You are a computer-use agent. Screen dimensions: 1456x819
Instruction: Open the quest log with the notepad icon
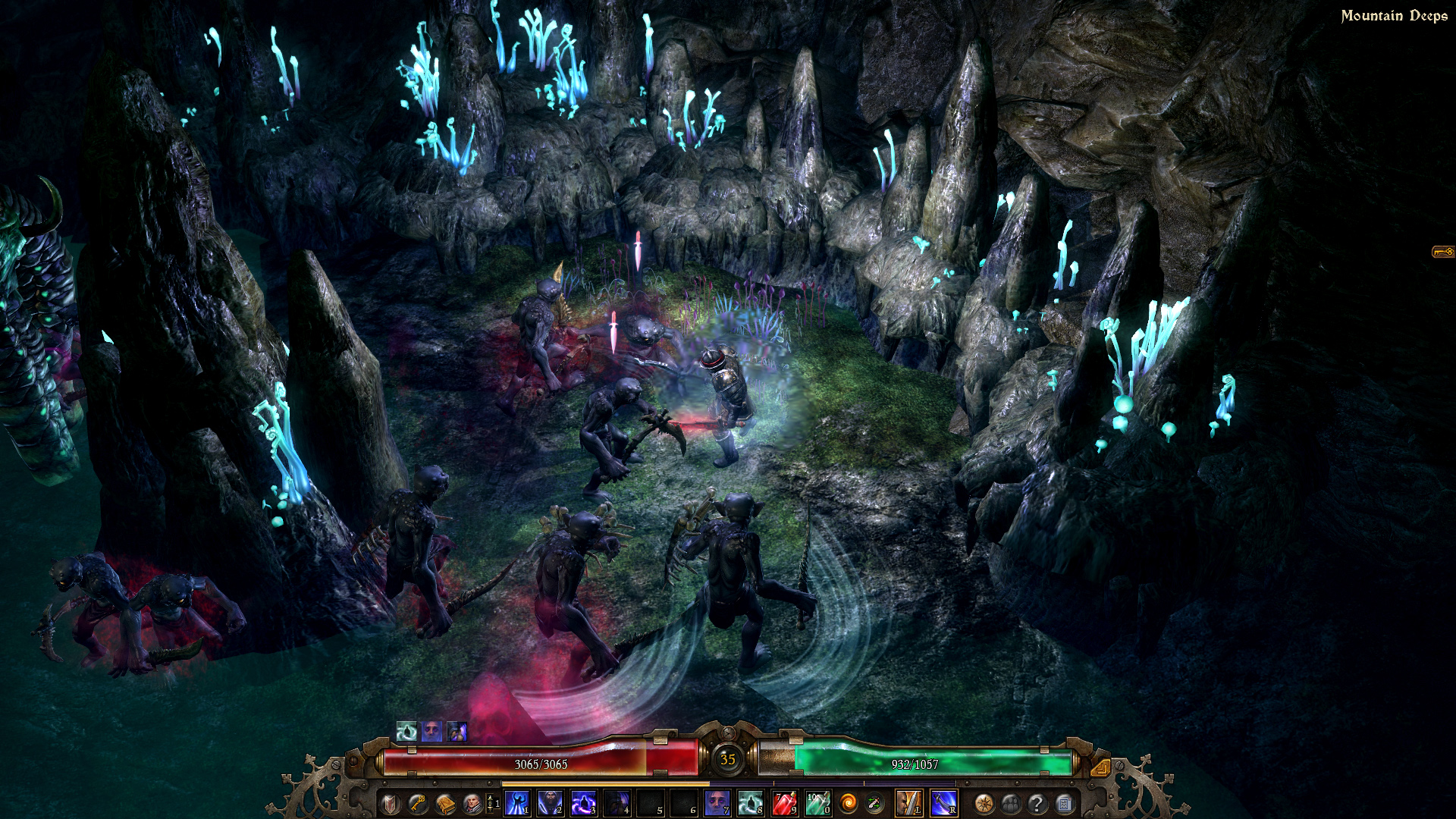pos(1064,802)
